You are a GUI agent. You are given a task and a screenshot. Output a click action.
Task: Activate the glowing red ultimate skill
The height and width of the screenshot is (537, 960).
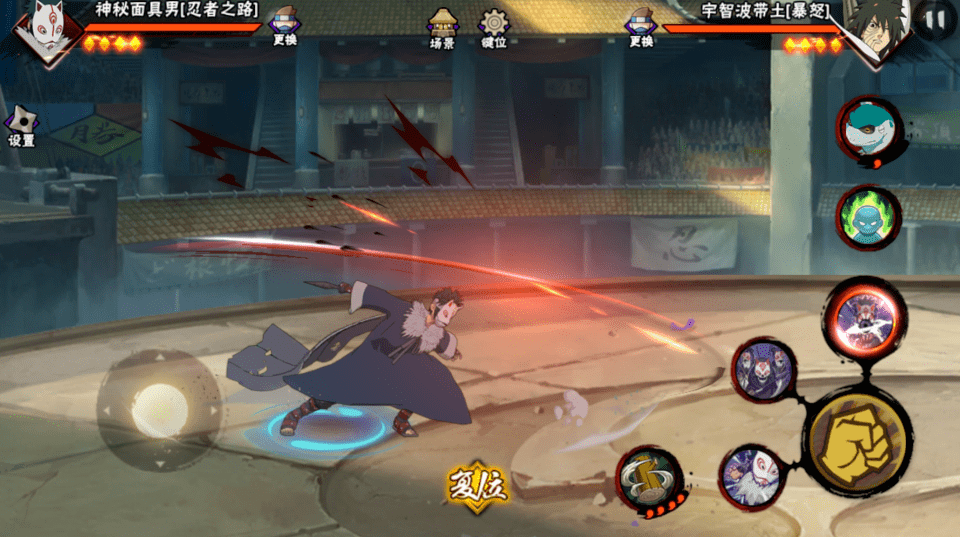pos(864,316)
